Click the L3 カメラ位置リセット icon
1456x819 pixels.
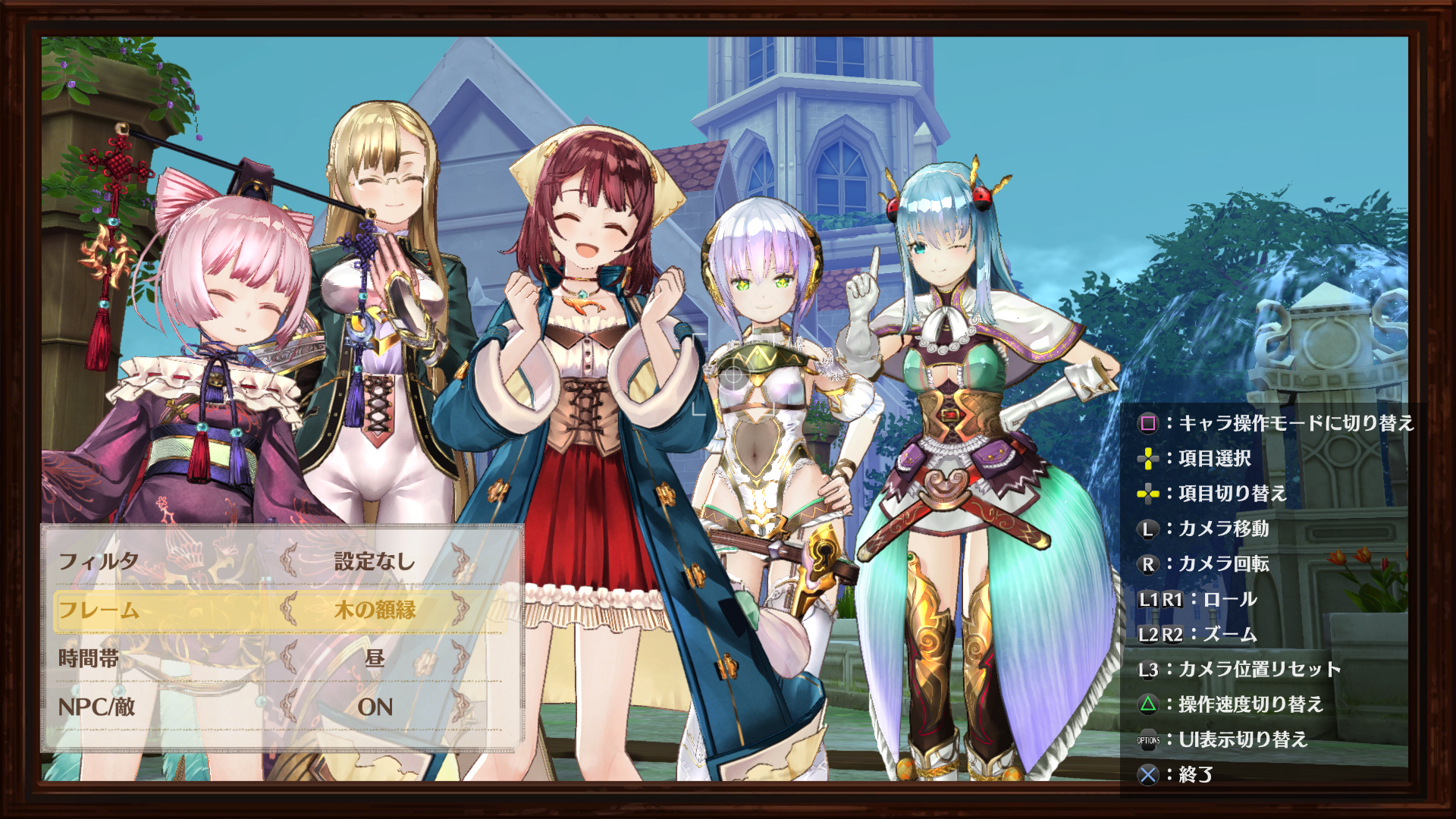[x=1147, y=669]
